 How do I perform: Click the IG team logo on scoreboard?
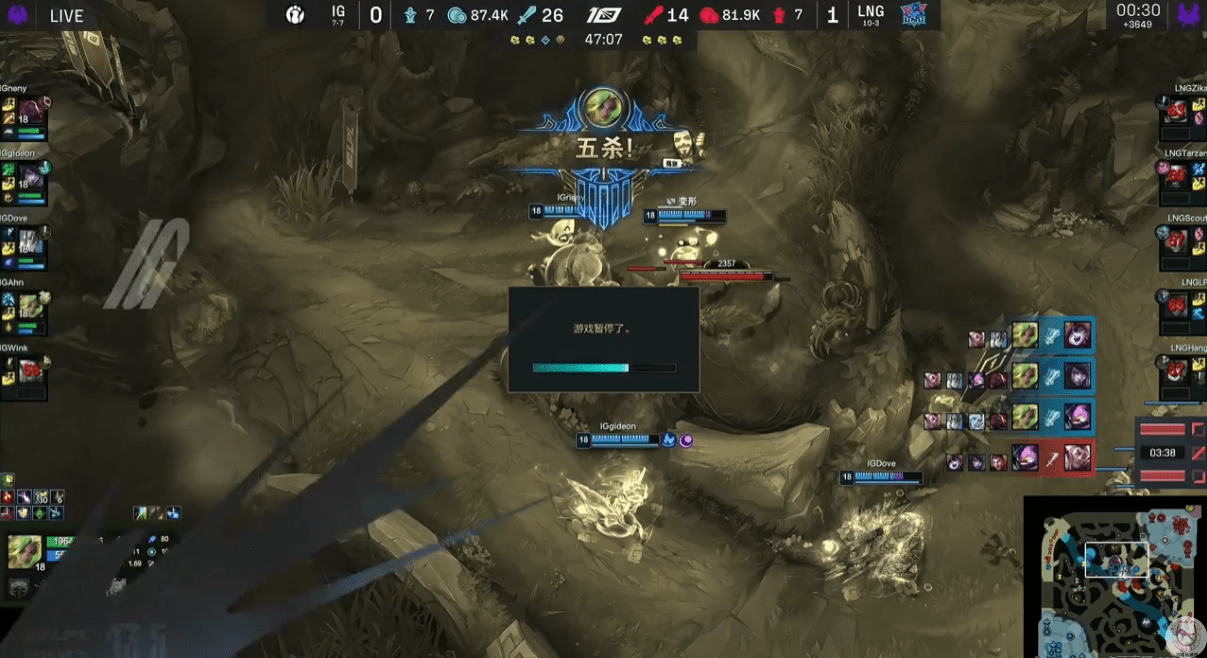coord(295,15)
